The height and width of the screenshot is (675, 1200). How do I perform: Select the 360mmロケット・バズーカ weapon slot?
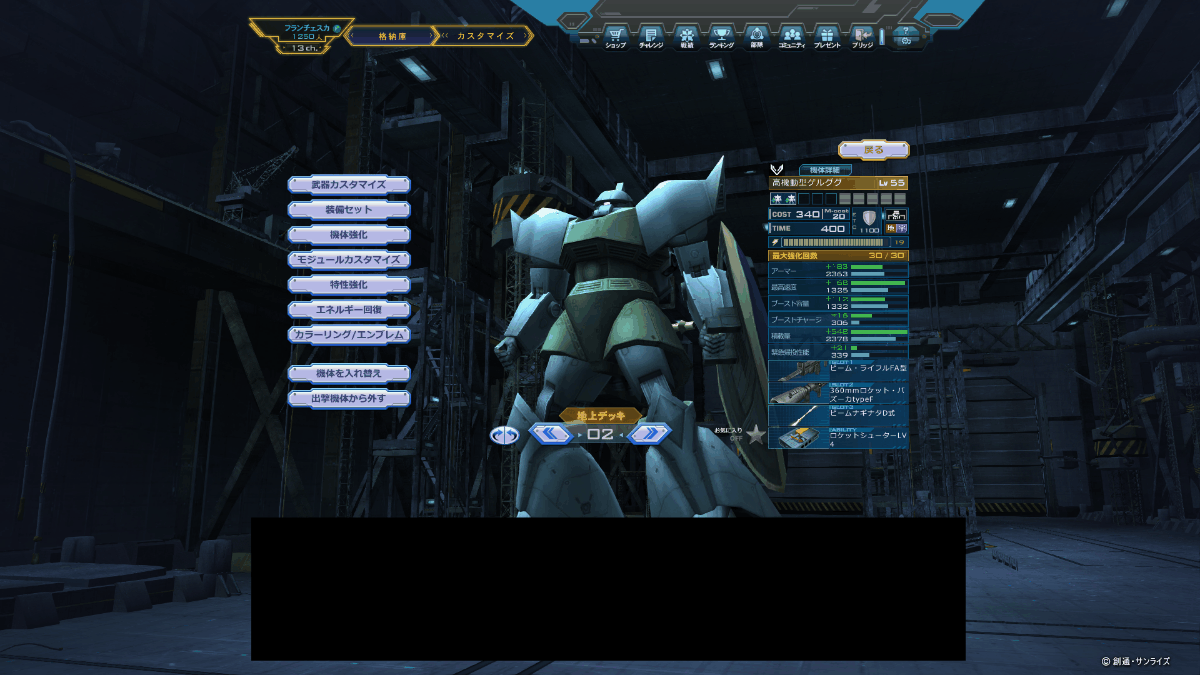tap(838, 393)
